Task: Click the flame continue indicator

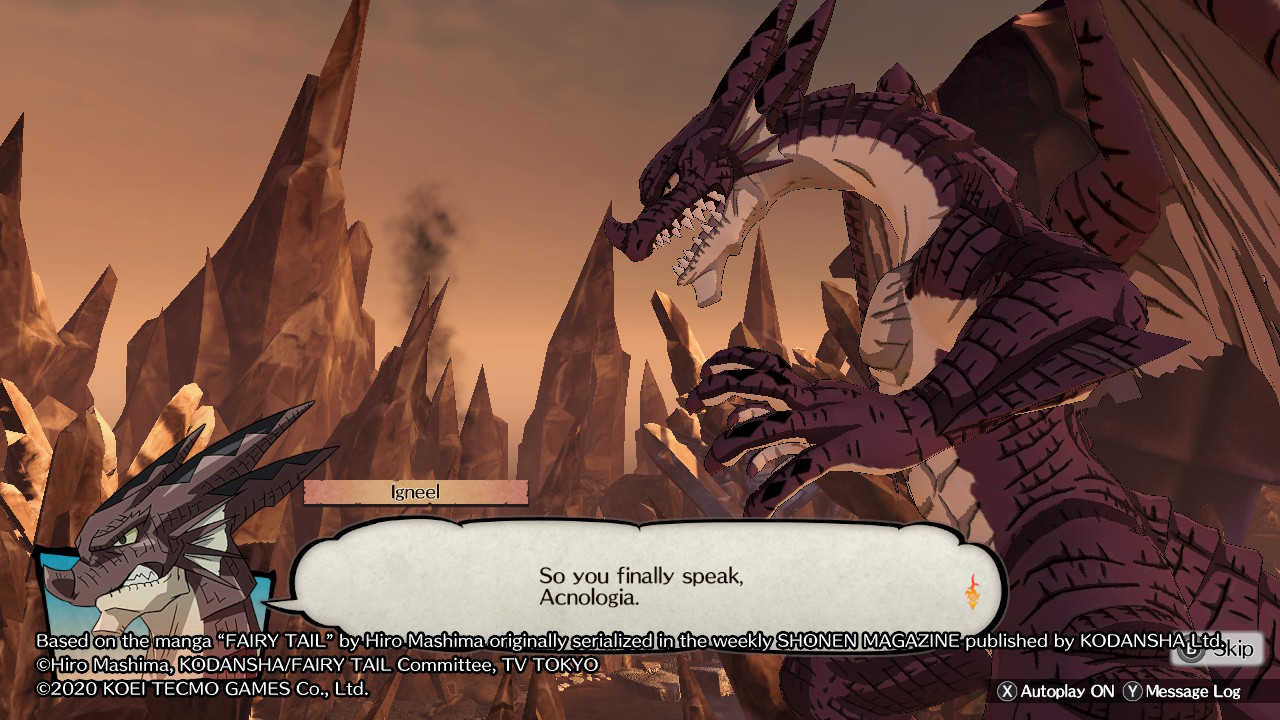Action: [972, 592]
